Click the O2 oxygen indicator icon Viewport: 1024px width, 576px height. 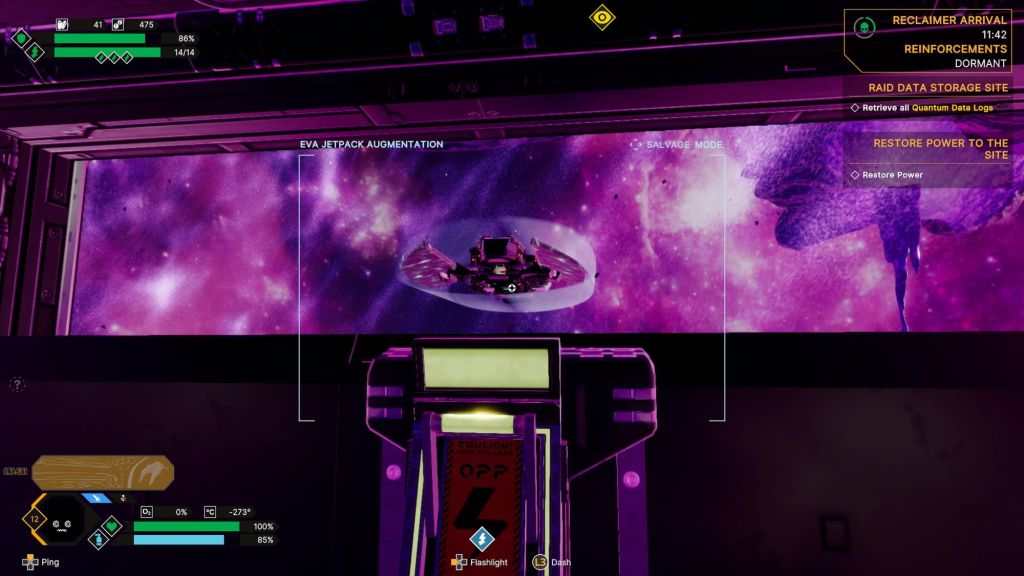146,511
